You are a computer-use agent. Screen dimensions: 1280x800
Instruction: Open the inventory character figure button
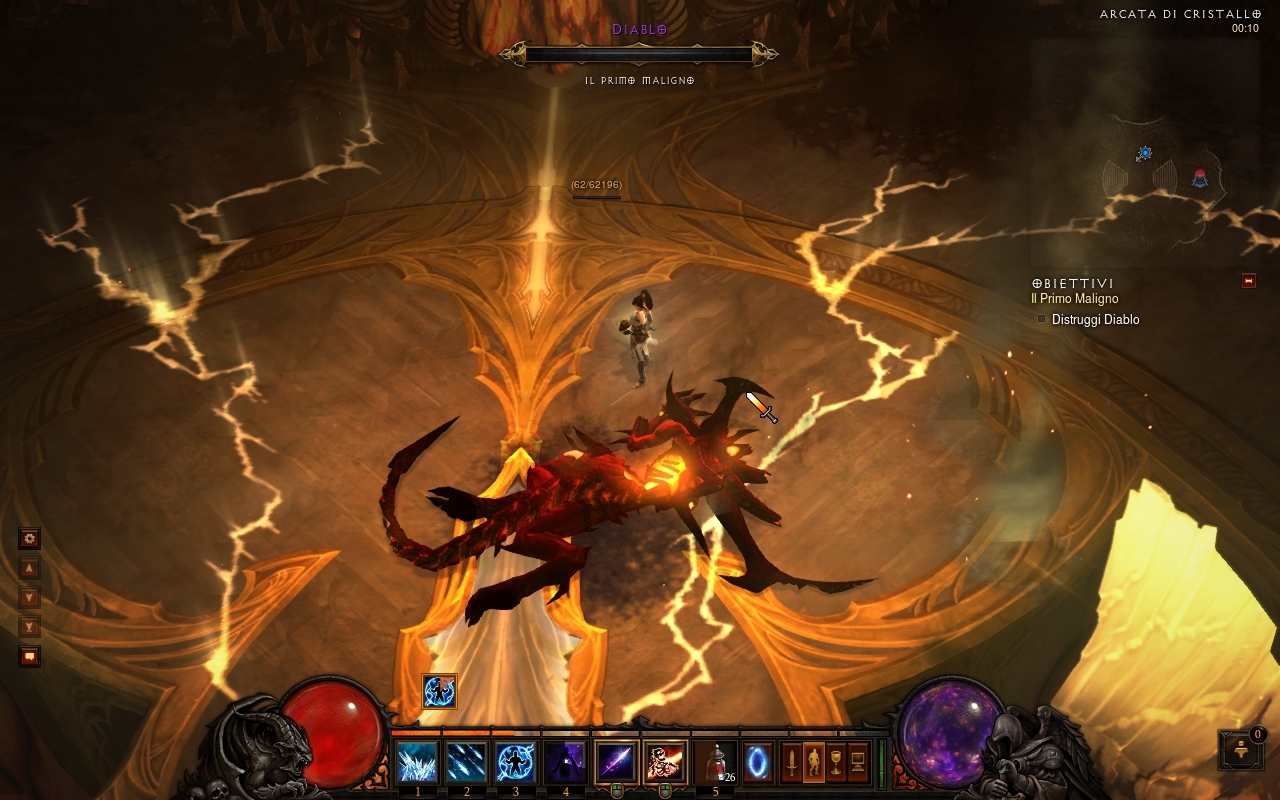coord(814,763)
